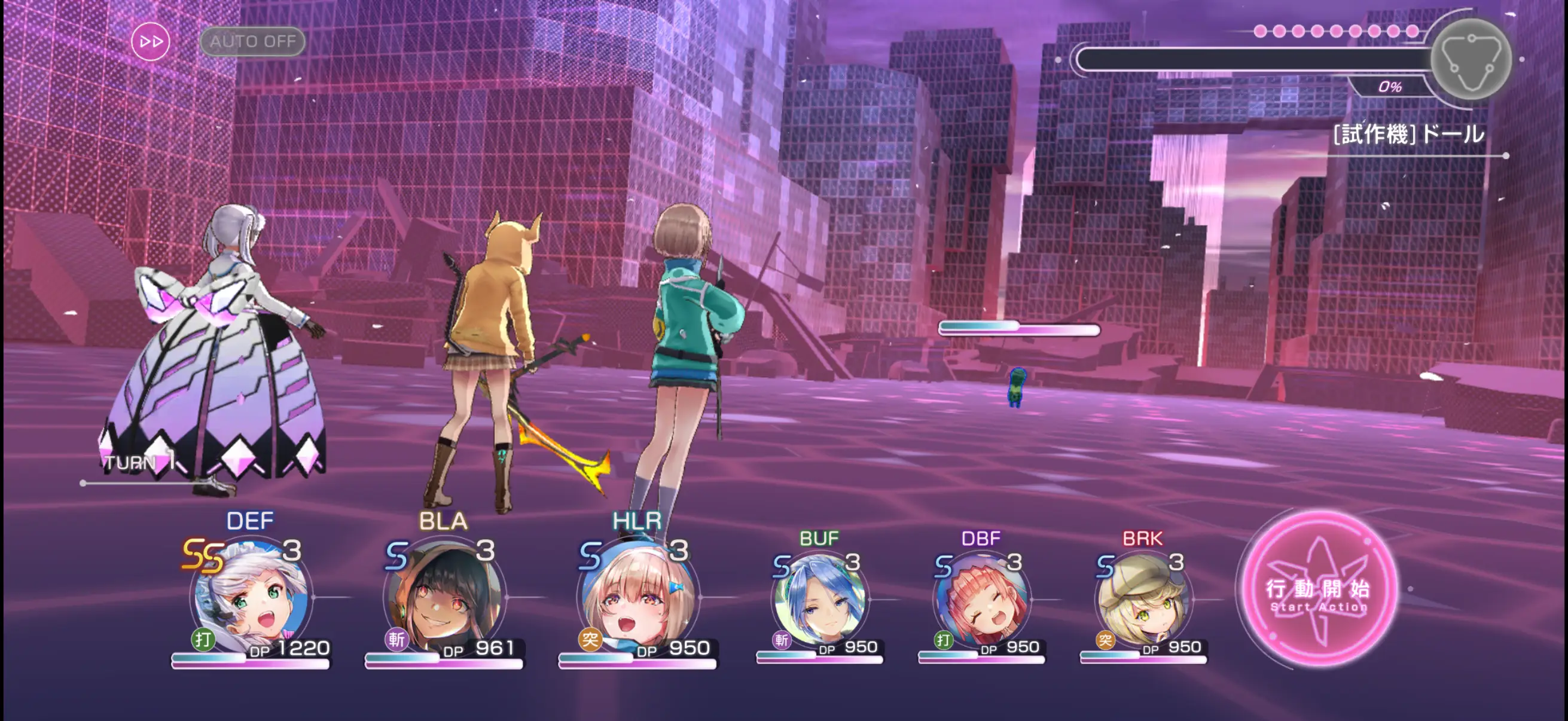Pick the HLR blonde healer portrait
The image size is (1568, 721).
point(637,597)
